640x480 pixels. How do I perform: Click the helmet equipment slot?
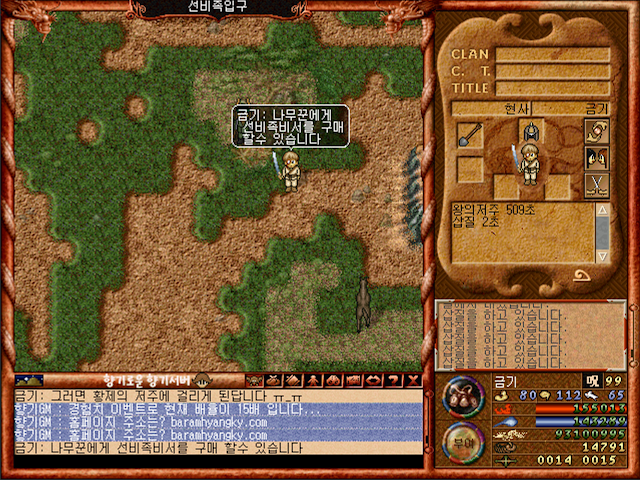tap(529, 133)
